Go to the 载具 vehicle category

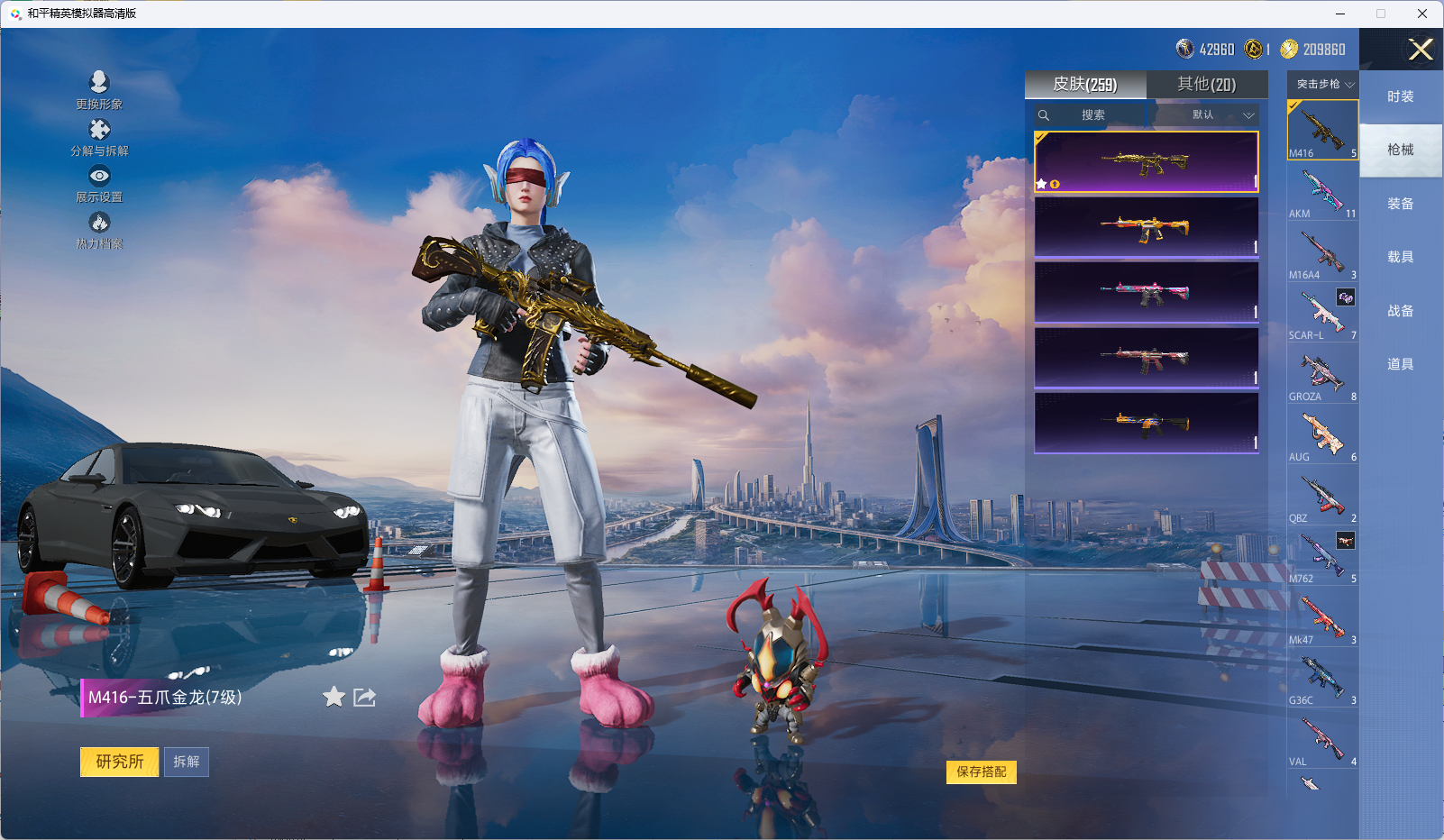pyautogui.click(x=1400, y=257)
